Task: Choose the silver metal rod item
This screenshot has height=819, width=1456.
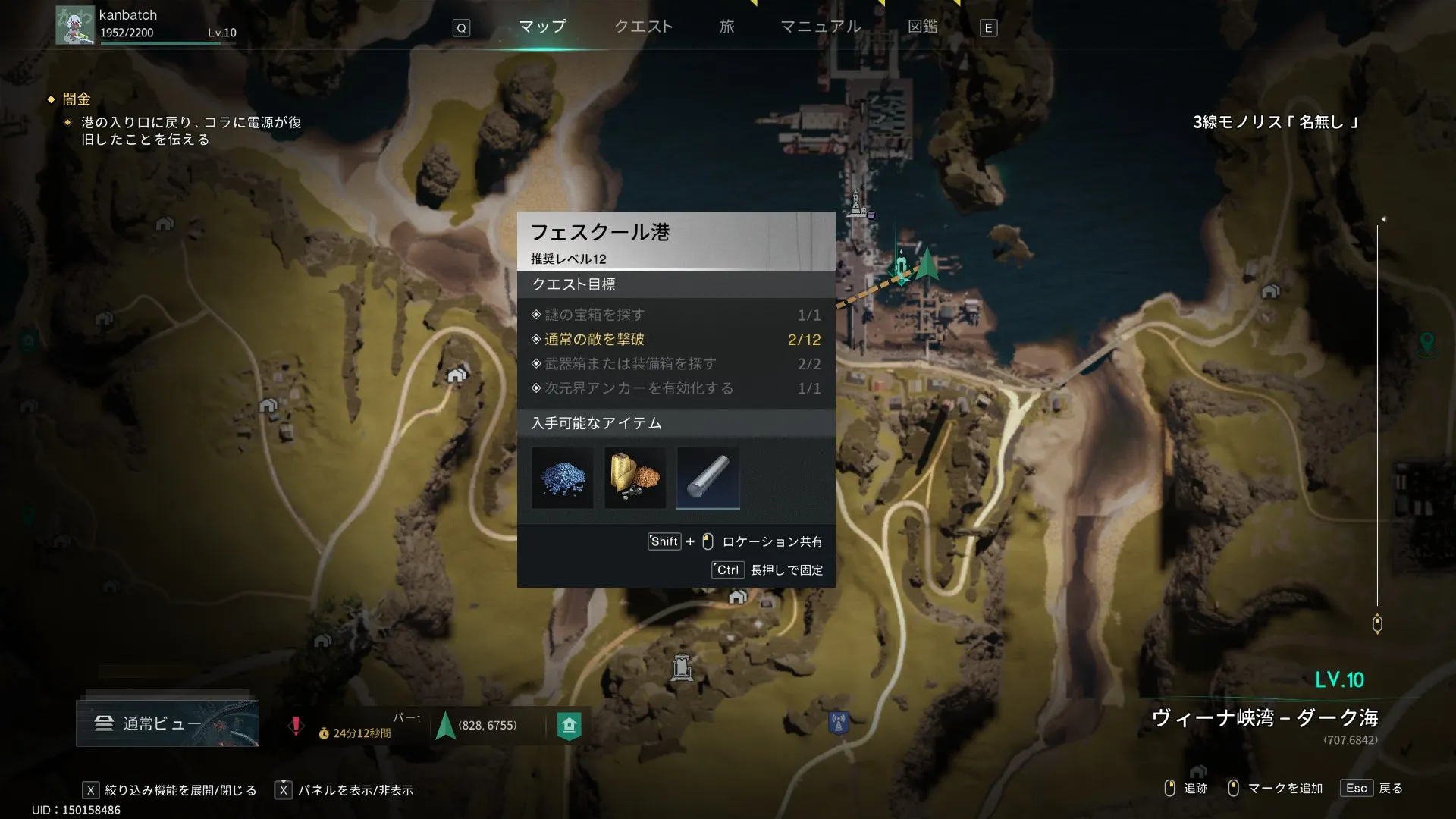Action: tap(708, 478)
